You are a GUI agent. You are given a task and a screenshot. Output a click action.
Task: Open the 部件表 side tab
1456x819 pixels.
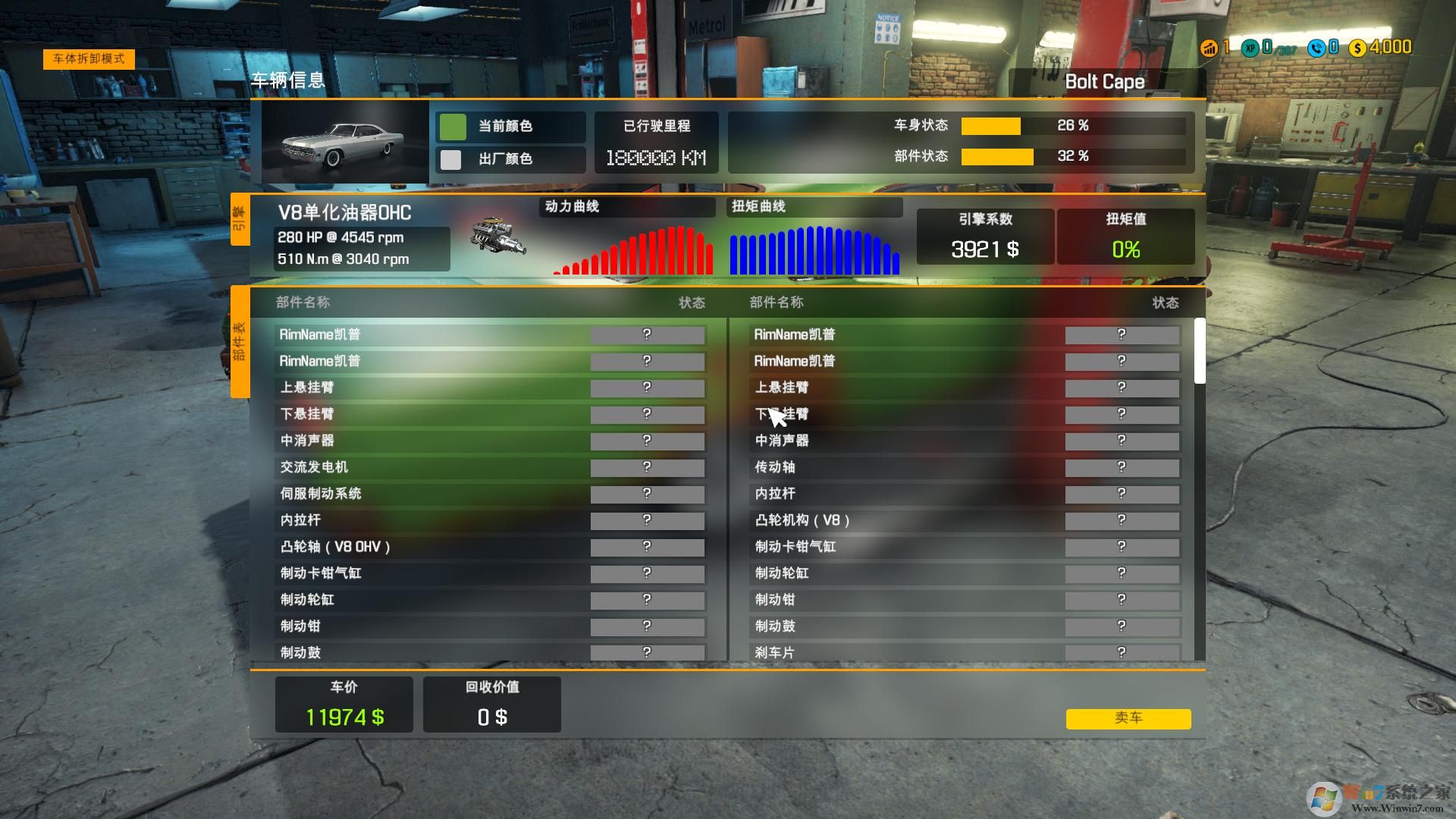pyautogui.click(x=240, y=341)
